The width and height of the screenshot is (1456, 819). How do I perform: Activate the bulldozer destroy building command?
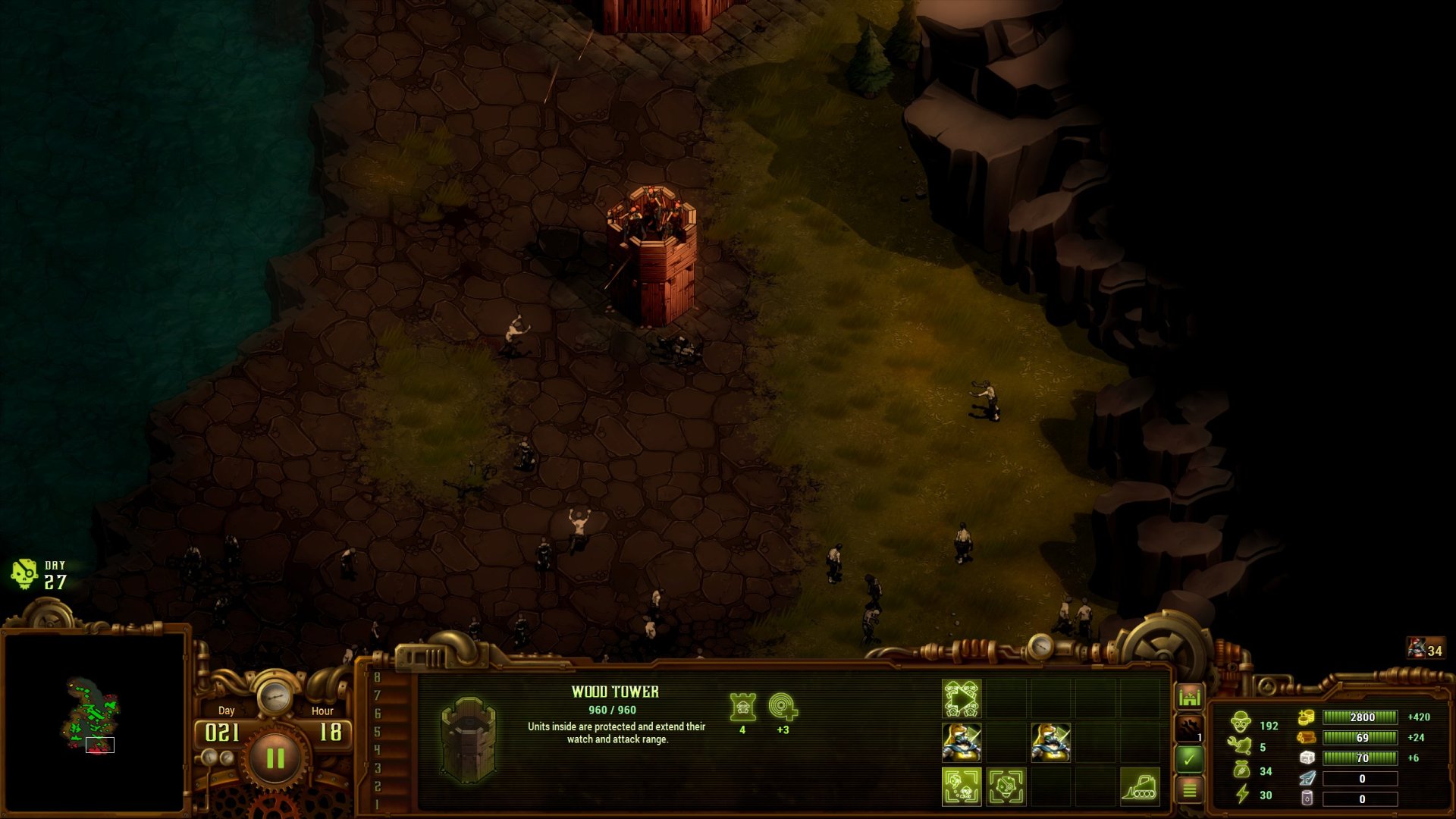point(1139,786)
